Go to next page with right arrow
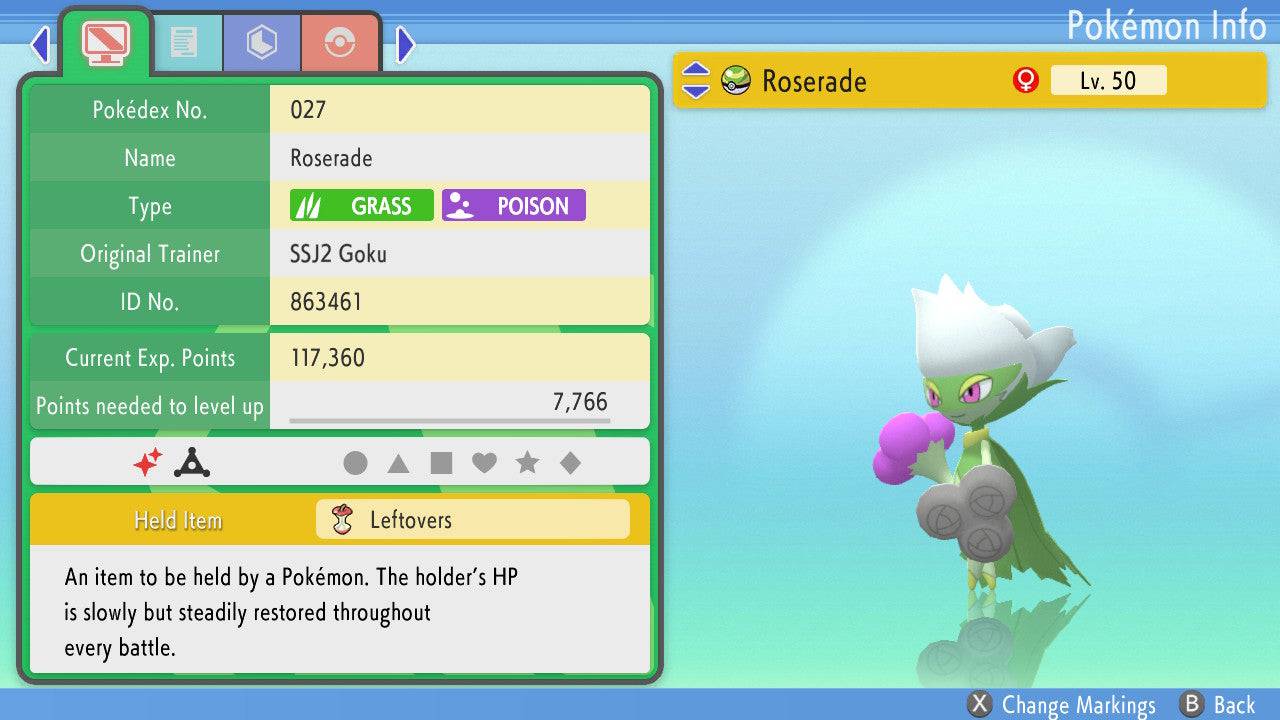The image size is (1280, 720). (x=406, y=44)
